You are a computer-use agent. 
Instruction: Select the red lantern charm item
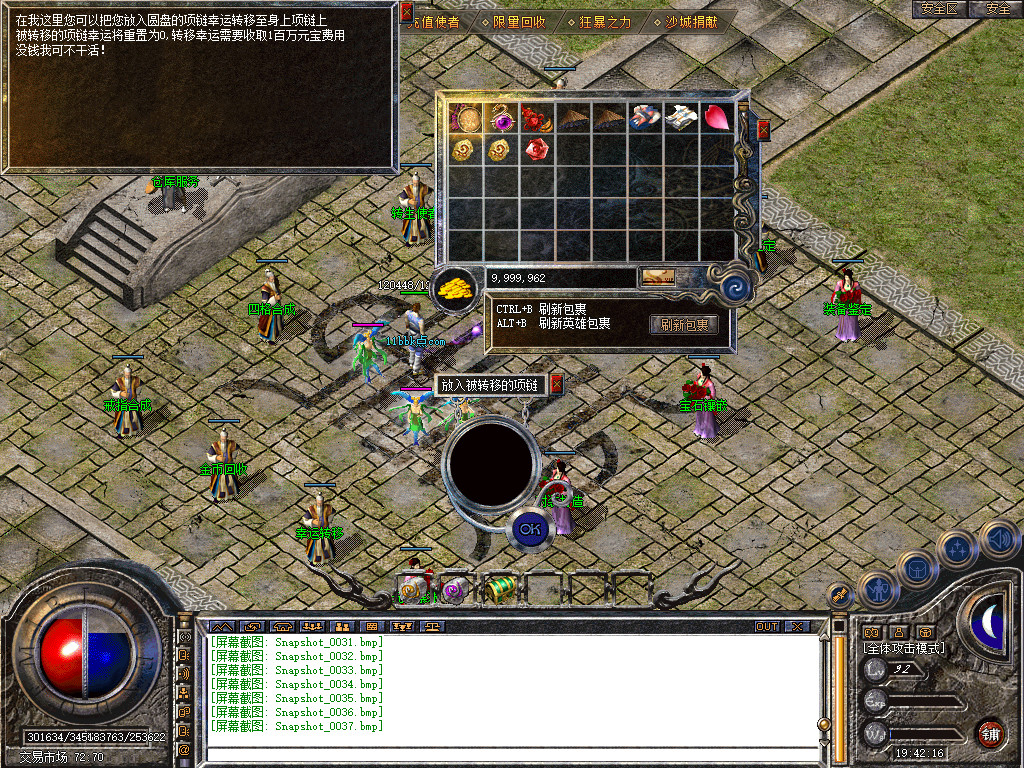click(x=536, y=118)
